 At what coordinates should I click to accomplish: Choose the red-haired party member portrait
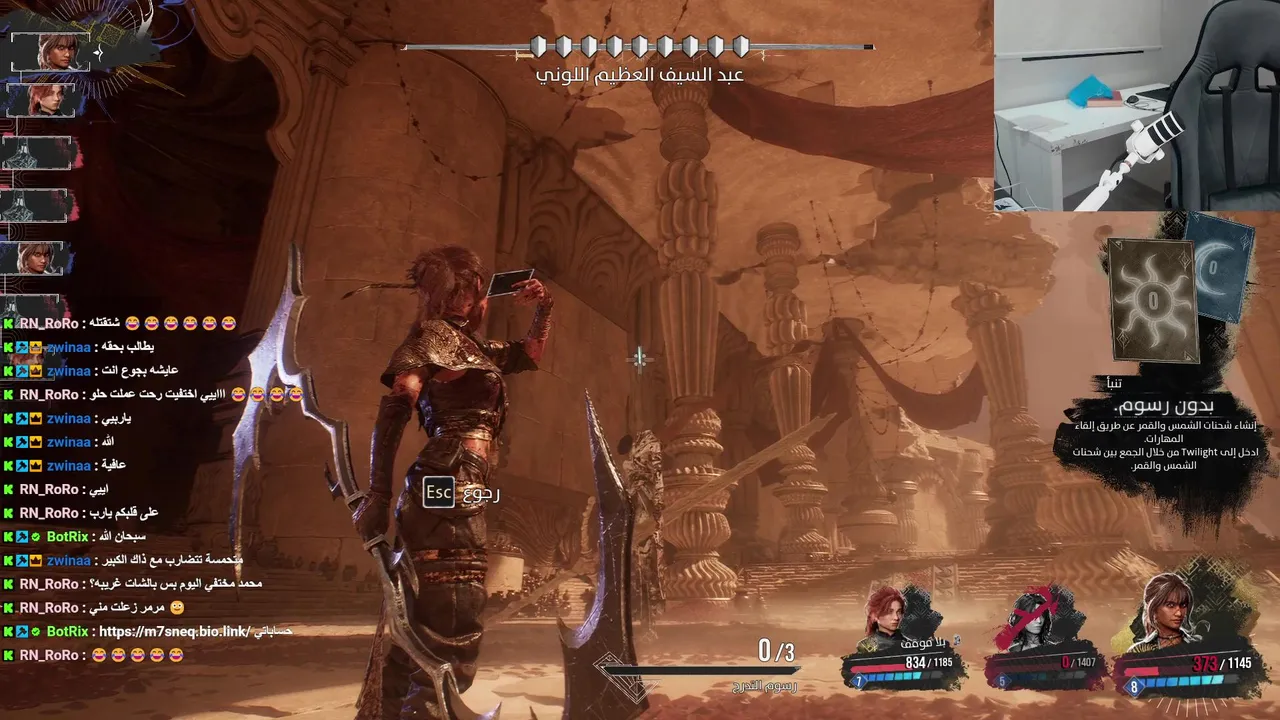[x=888, y=615]
